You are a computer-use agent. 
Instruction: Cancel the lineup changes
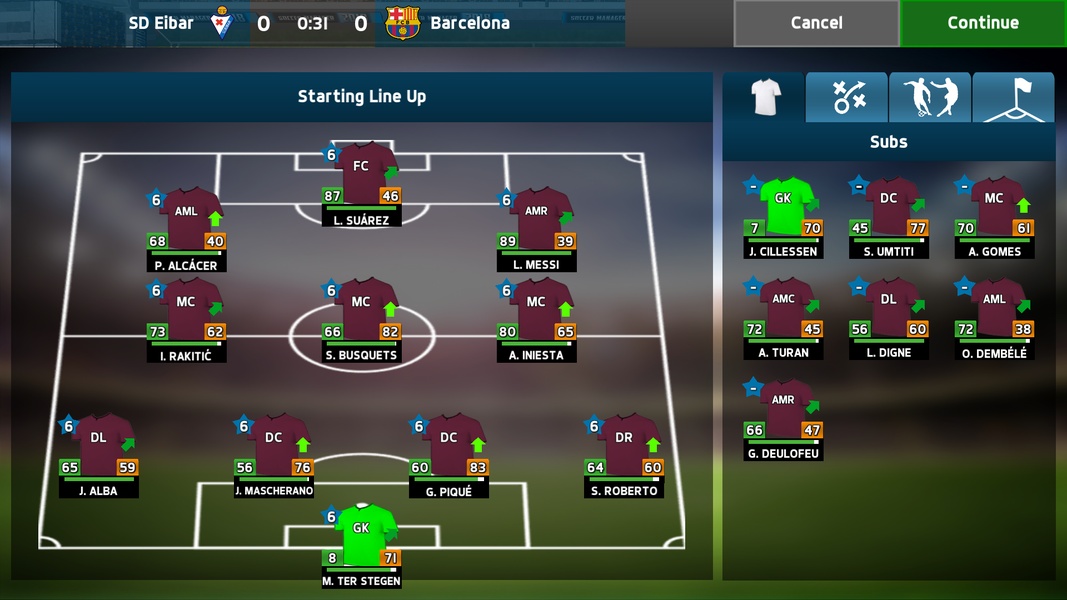[816, 23]
